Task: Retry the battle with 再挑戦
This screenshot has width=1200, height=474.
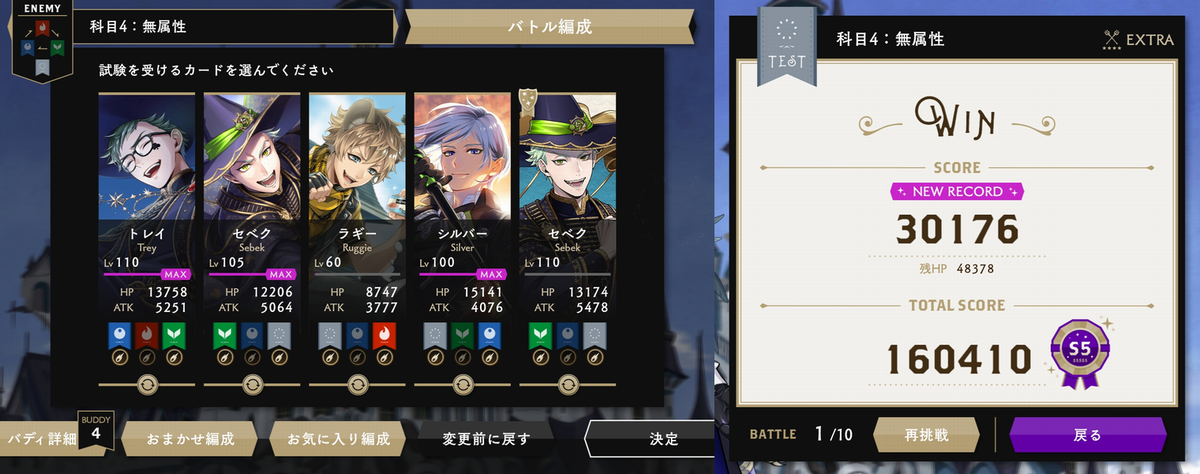Action: (x=925, y=435)
